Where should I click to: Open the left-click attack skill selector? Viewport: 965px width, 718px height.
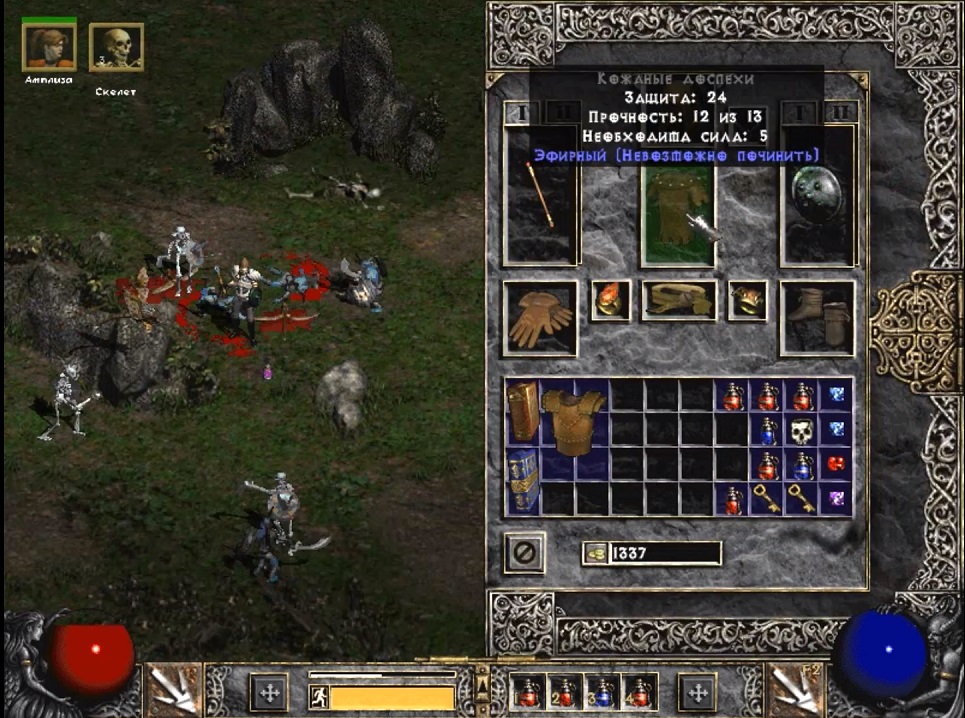click(172, 690)
